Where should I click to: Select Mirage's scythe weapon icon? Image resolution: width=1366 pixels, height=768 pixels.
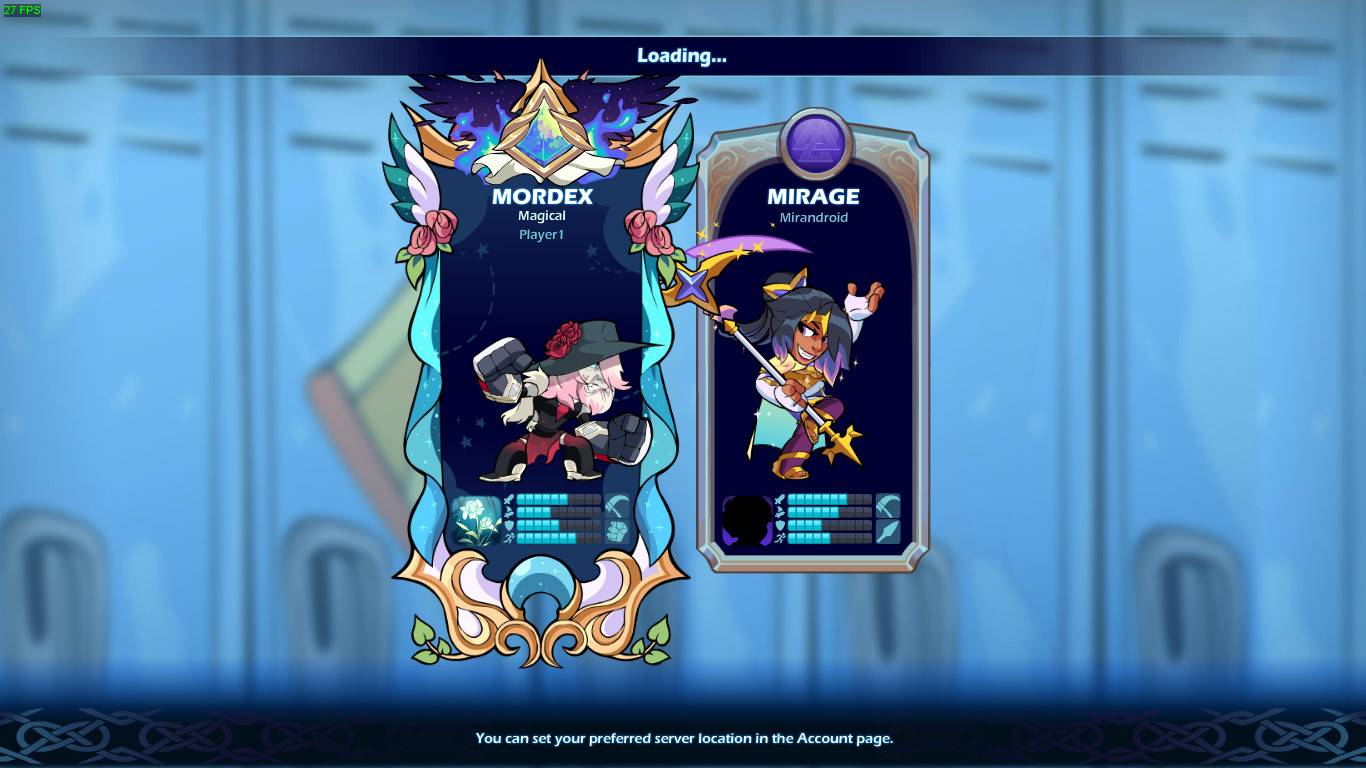888,506
